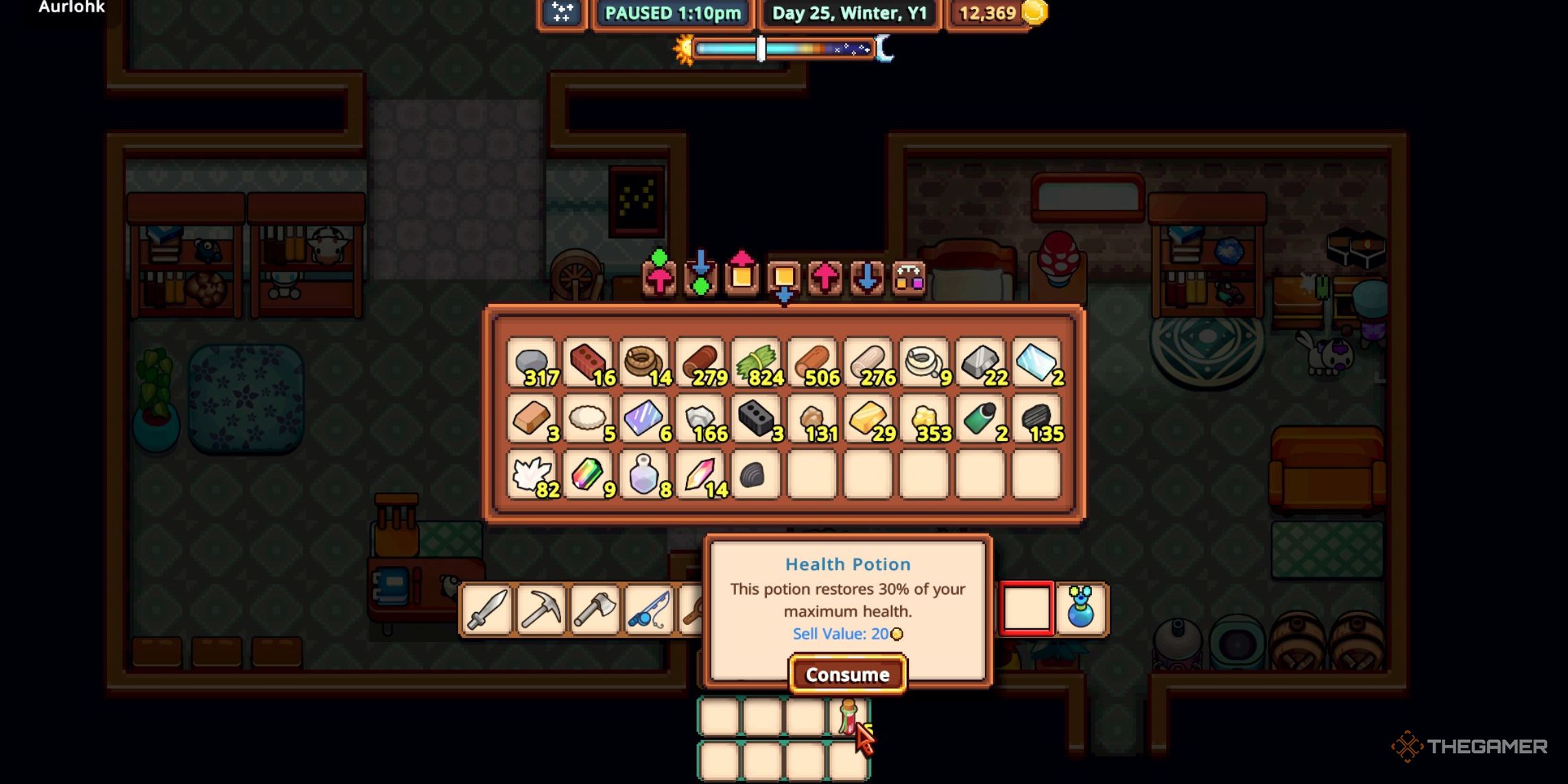Select the red health potion inventory slot
Viewport: 1568px width, 784px height.
tap(849, 717)
